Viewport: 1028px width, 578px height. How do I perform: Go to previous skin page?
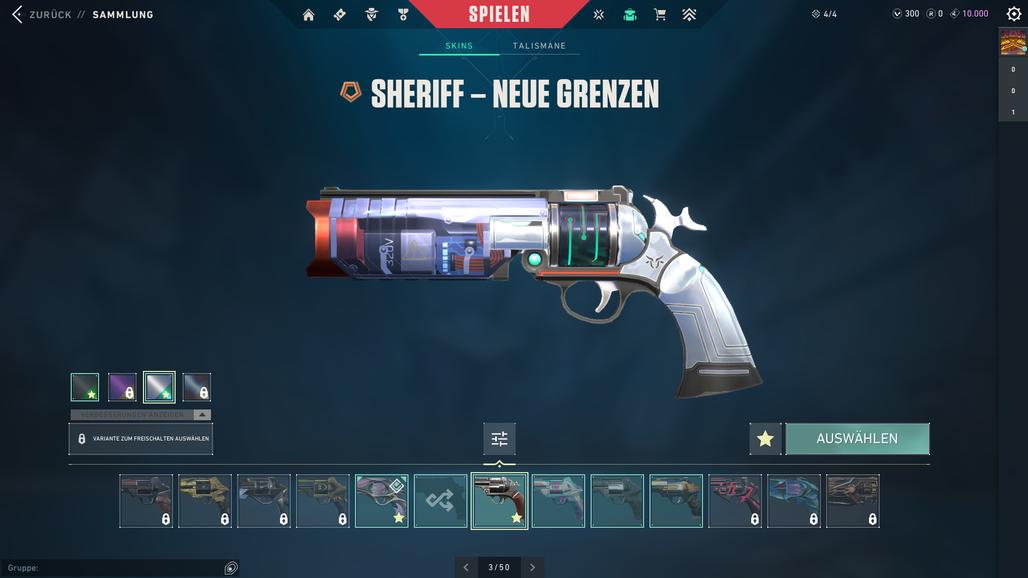coord(466,567)
